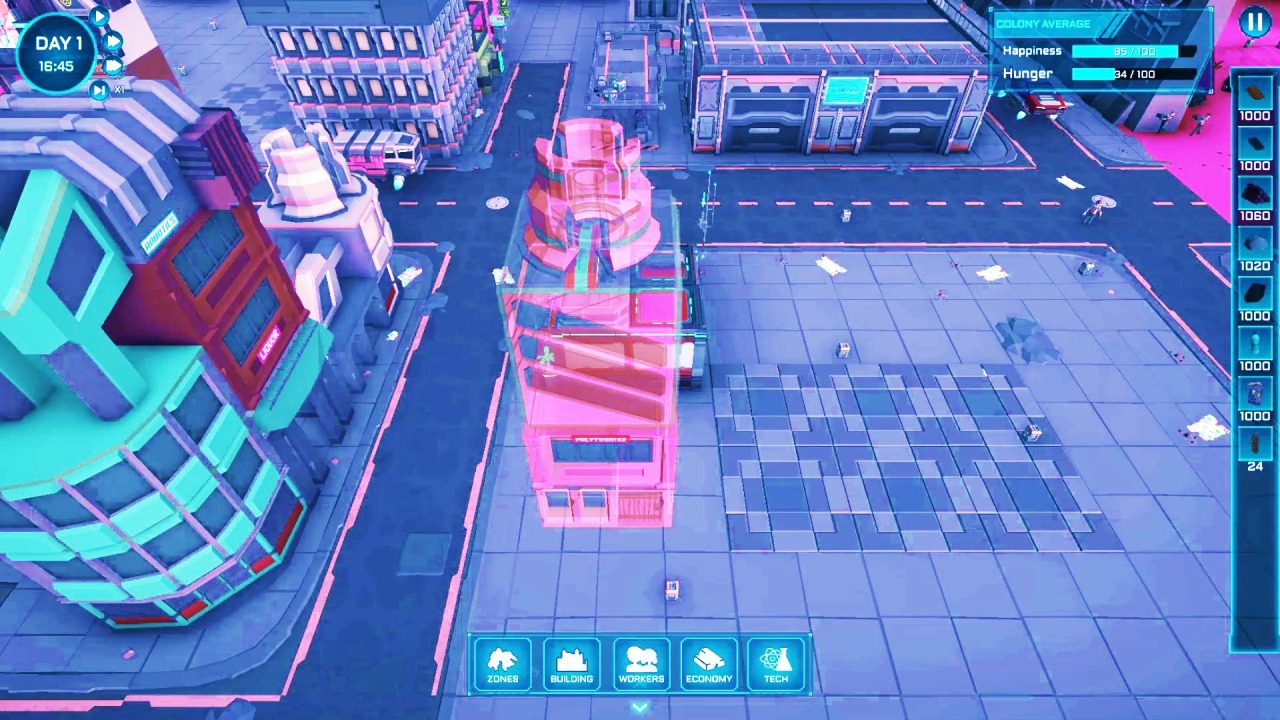The width and height of the screenshot is (1280, 720).
Task: Open the Tech research flask icon
Action: click(x=776, y=662)
